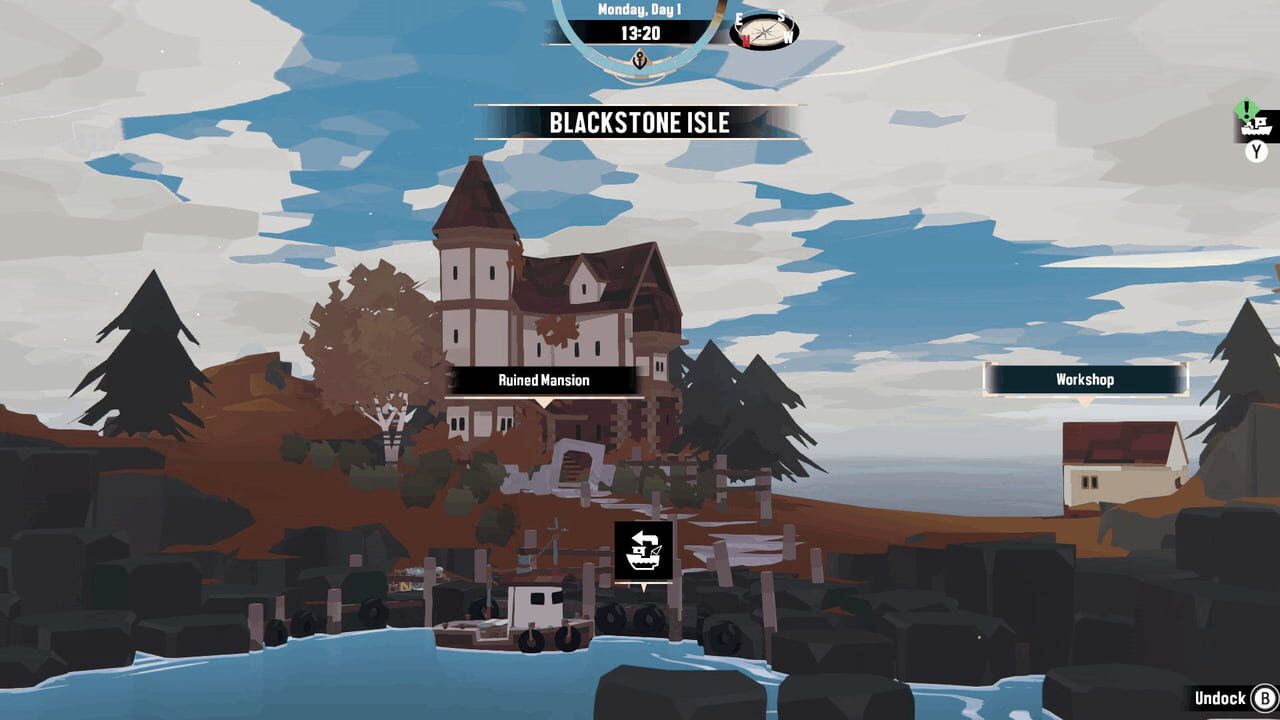
Task: Click the anchor icon below the clock
Action: (x=642, y=58)
